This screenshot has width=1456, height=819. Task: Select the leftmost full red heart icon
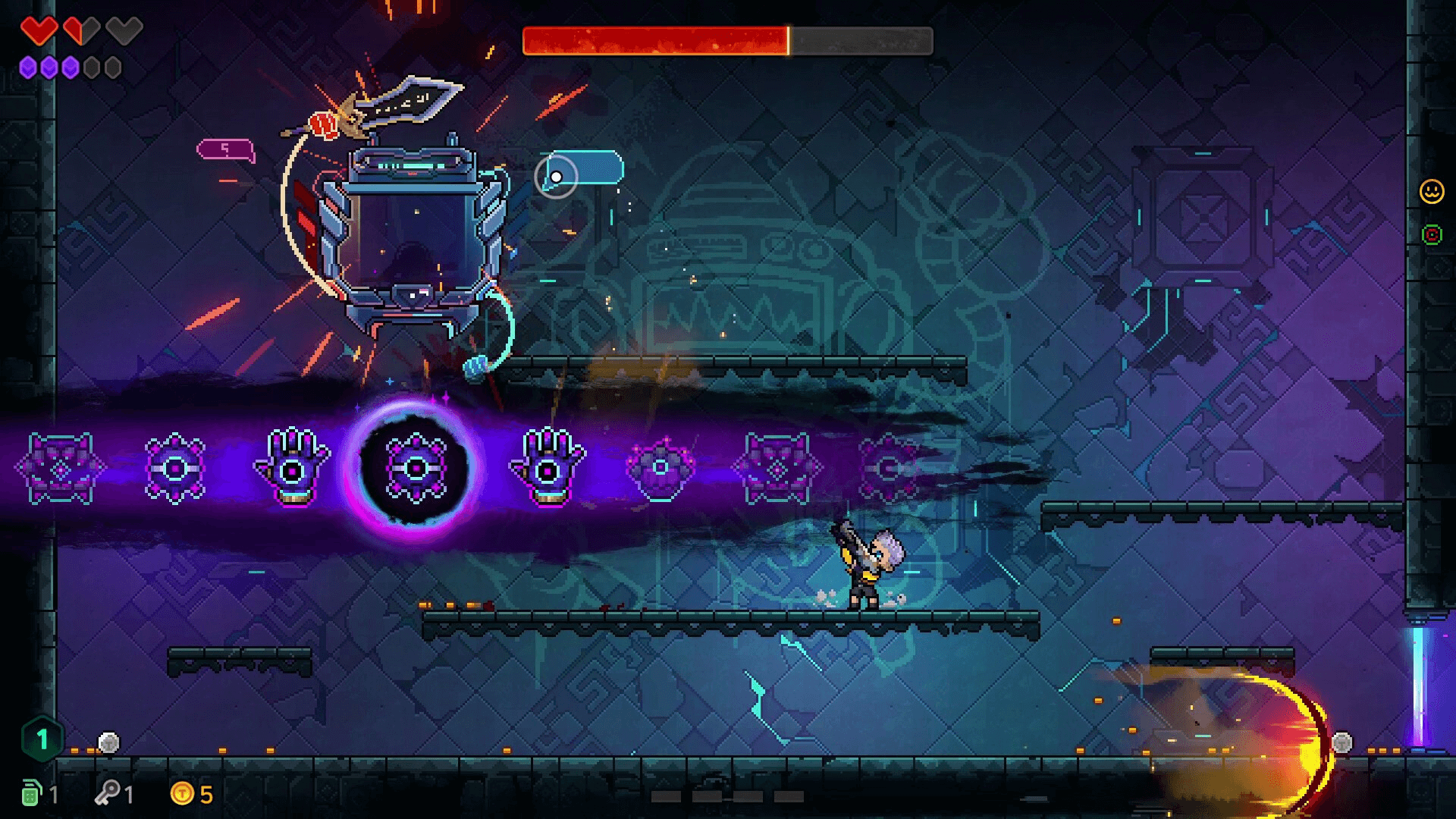[x=42, y=29]
